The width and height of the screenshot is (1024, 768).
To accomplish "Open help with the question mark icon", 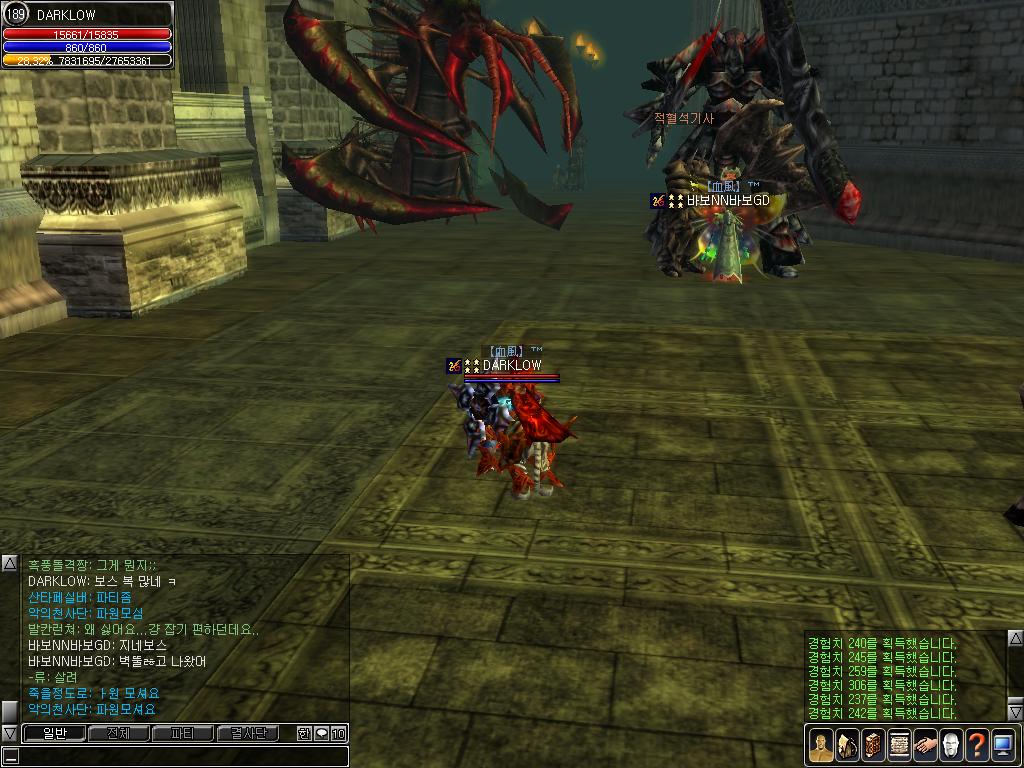I will 976,746.
